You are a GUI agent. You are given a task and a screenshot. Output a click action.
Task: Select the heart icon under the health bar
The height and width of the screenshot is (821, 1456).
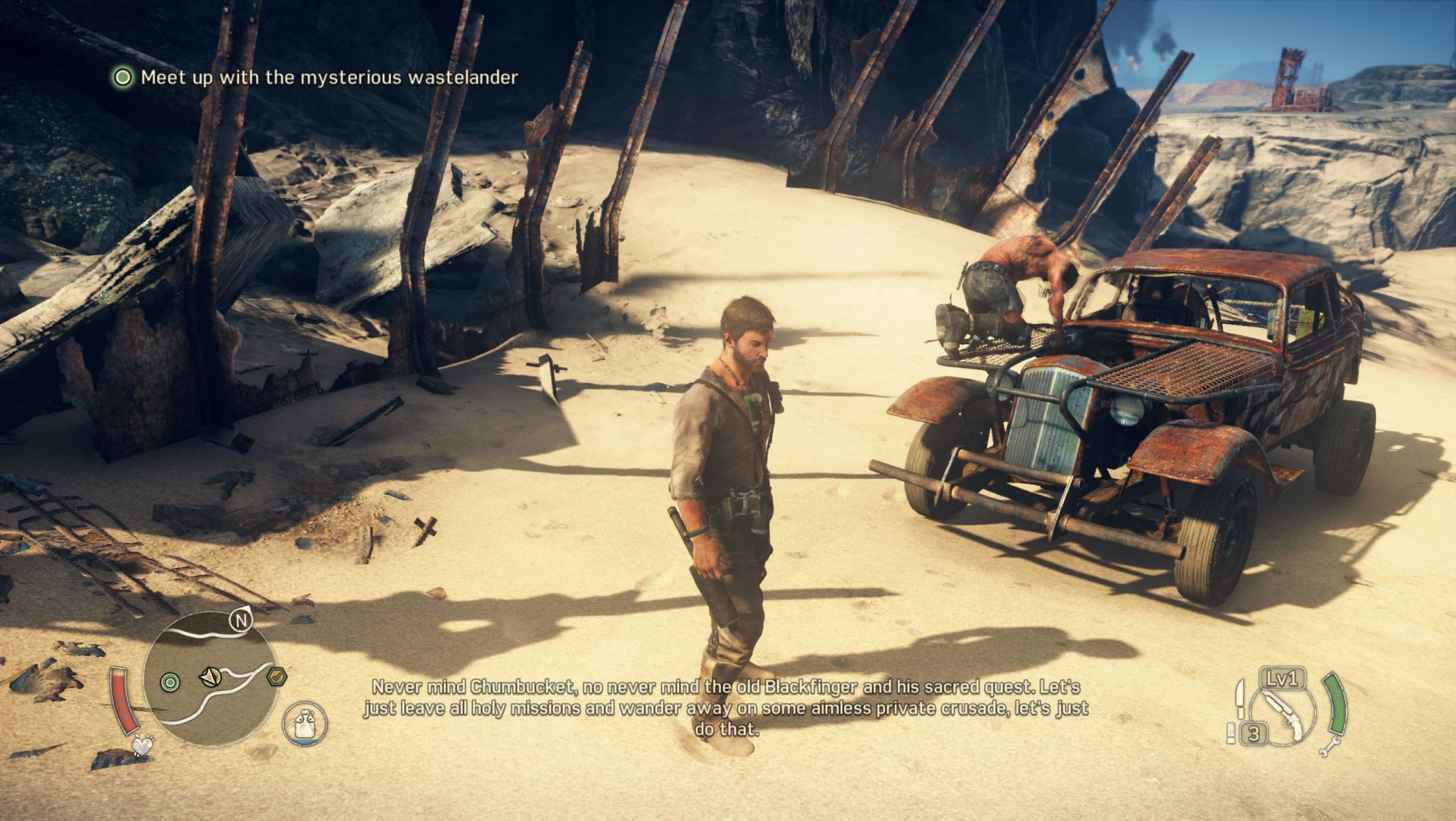(x=143, y=746)
